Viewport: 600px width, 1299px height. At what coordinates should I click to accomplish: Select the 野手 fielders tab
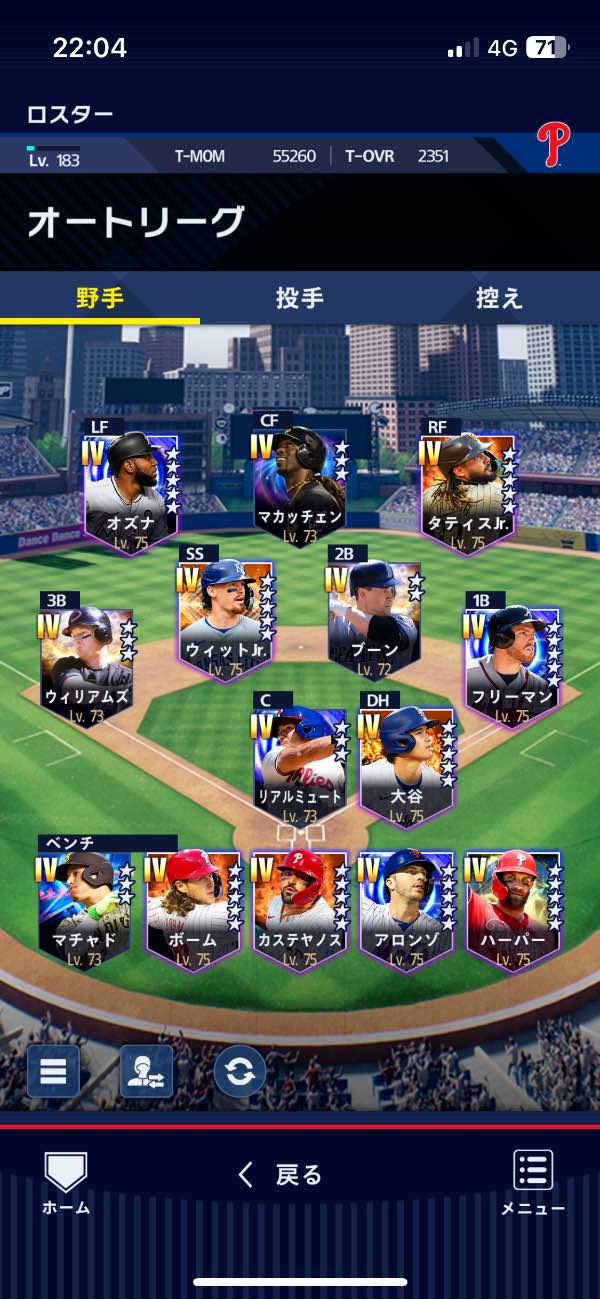pos(100,298)
